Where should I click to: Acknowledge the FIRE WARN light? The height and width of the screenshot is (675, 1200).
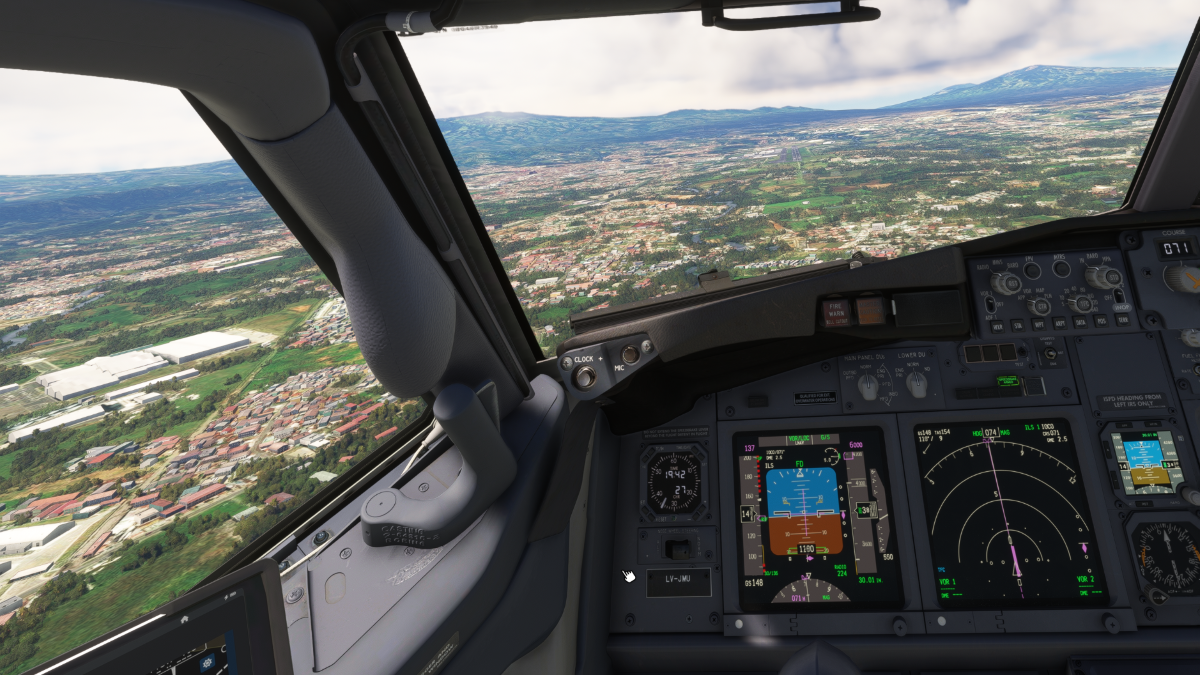[x=836, y=311]
